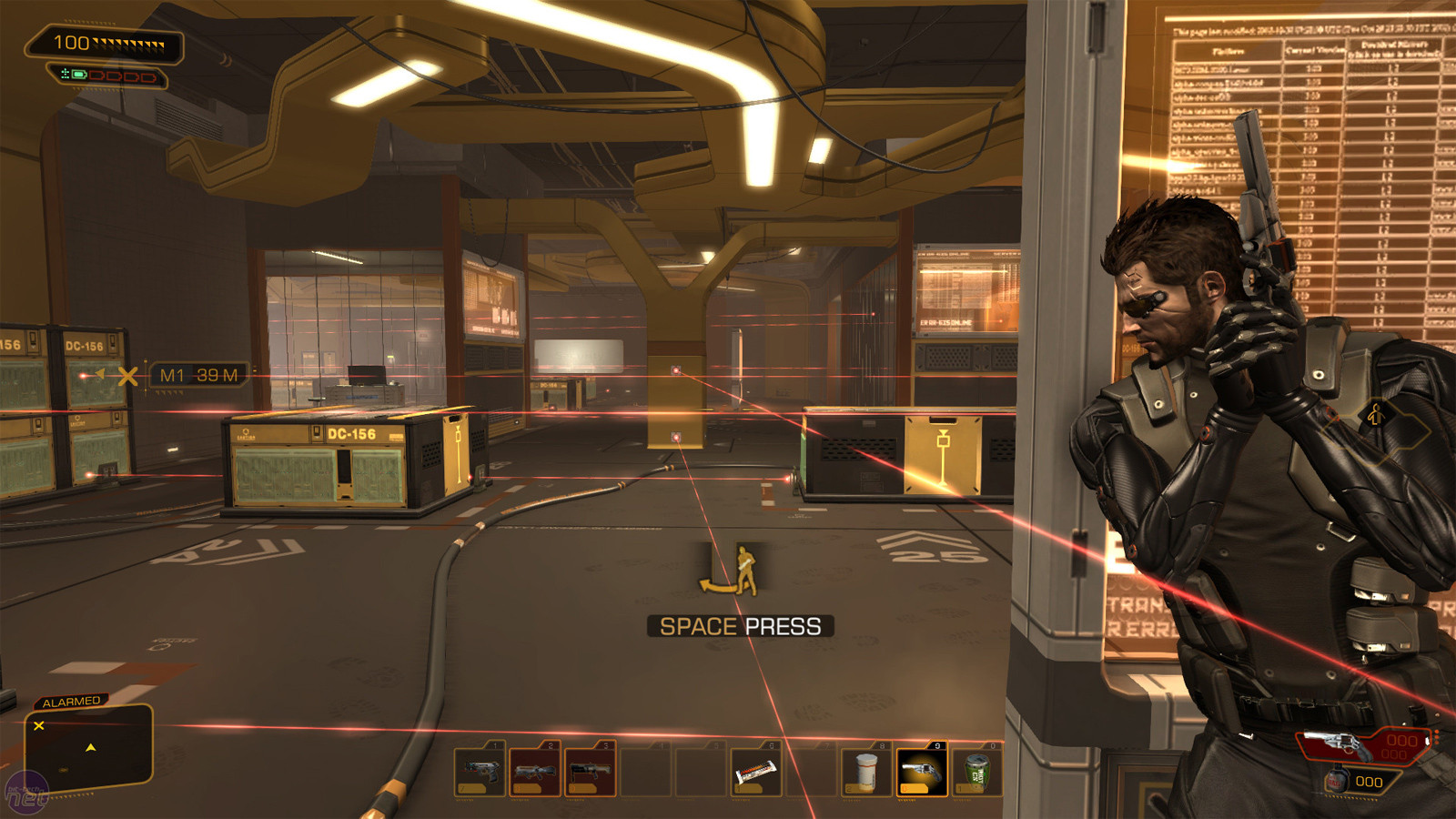Click the SPACE PRESS cover roll prompt
Viewport: 1456px width, 819px height.
pos(742,625)
